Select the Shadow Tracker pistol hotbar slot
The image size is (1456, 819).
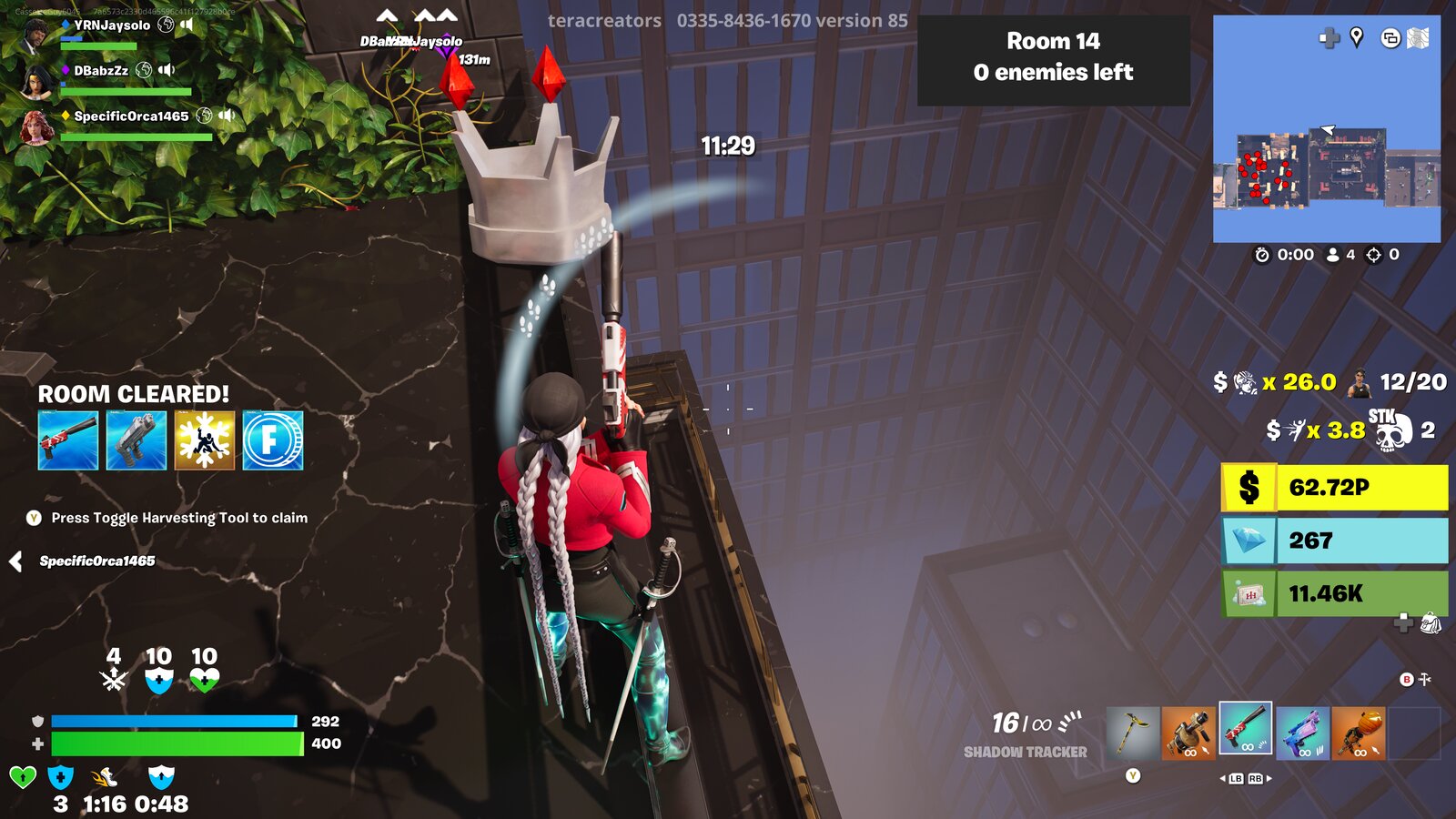(1247, 728)
